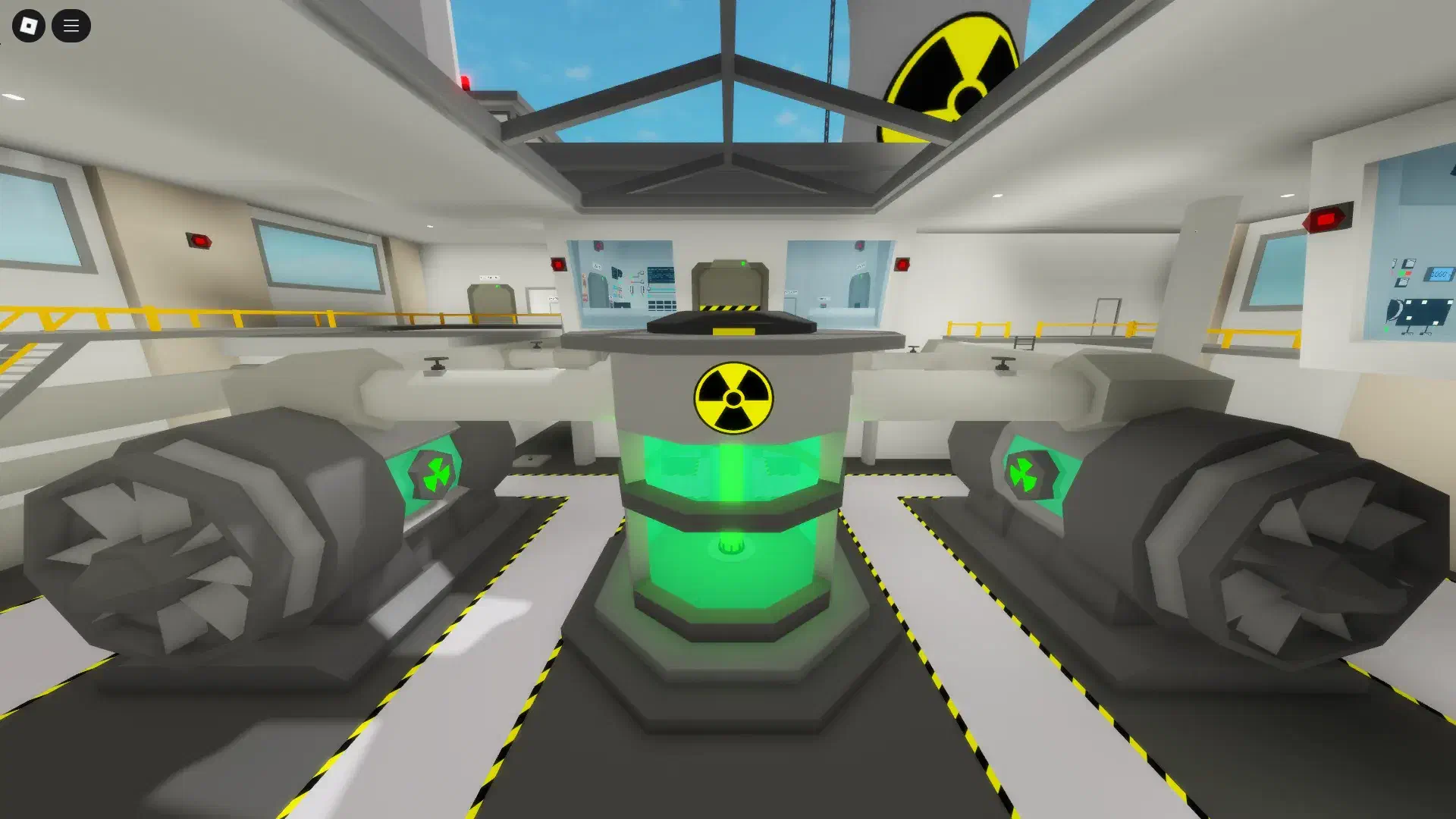Open the Roblox hamburger menu
This screenshot has height=819, width=1456.
point(71,26)
